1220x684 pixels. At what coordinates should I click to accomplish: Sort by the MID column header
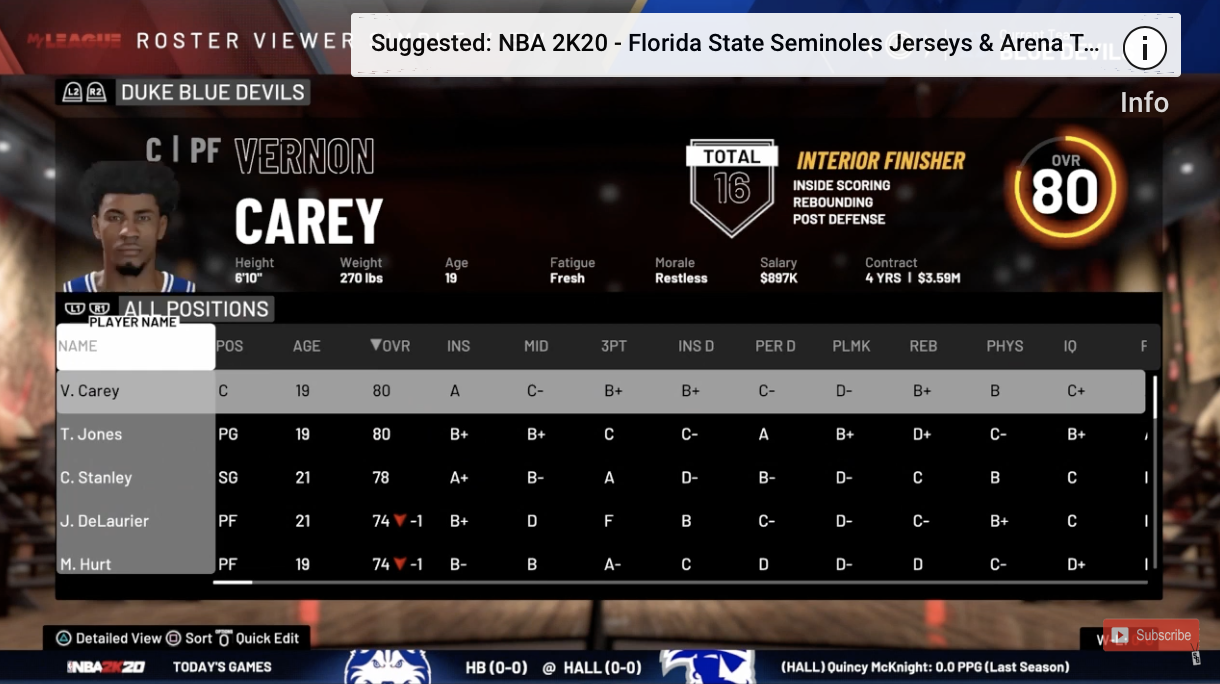tap(536, 346)
